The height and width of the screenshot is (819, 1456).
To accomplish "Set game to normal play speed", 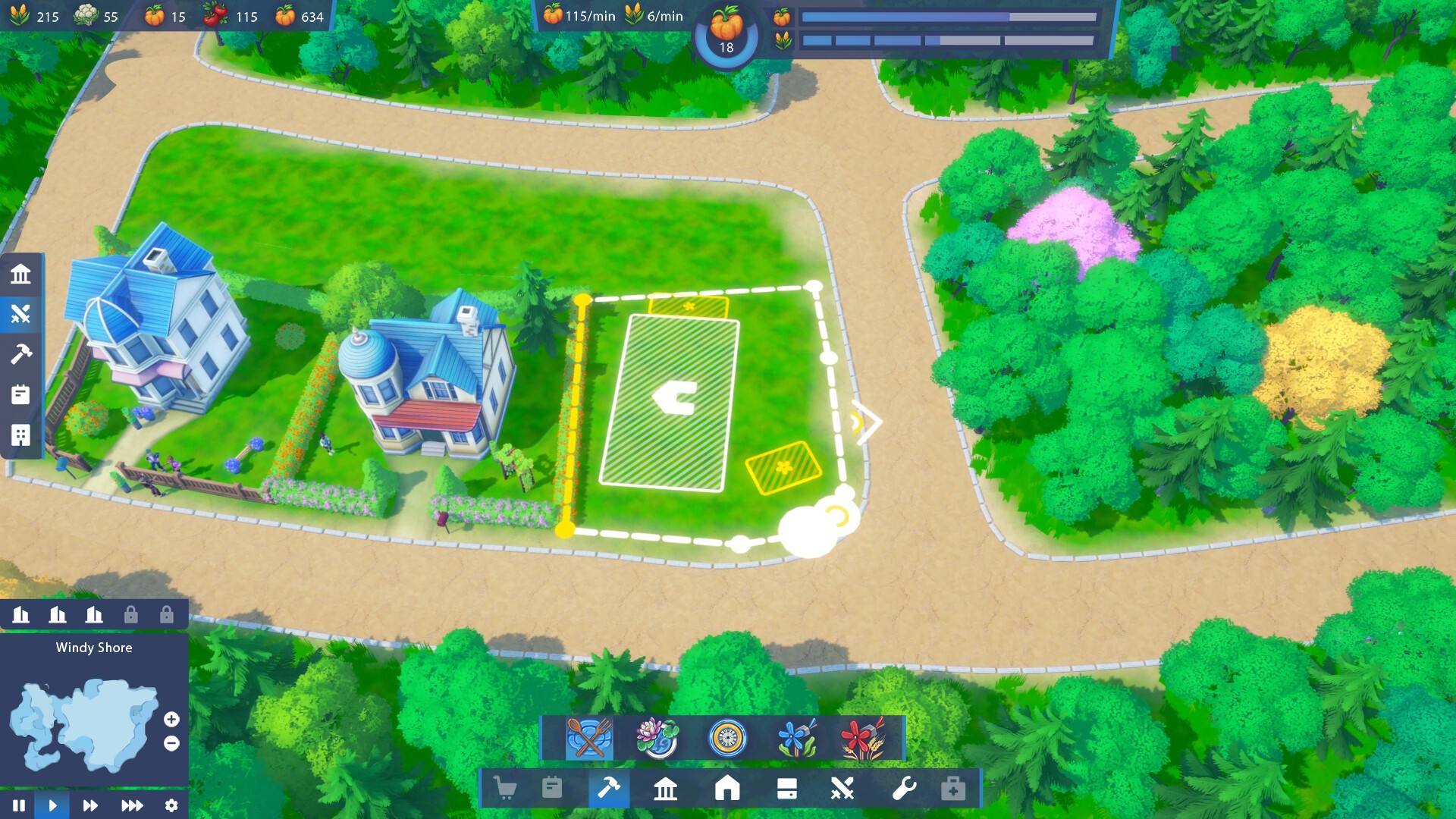I will pos(52,805).
